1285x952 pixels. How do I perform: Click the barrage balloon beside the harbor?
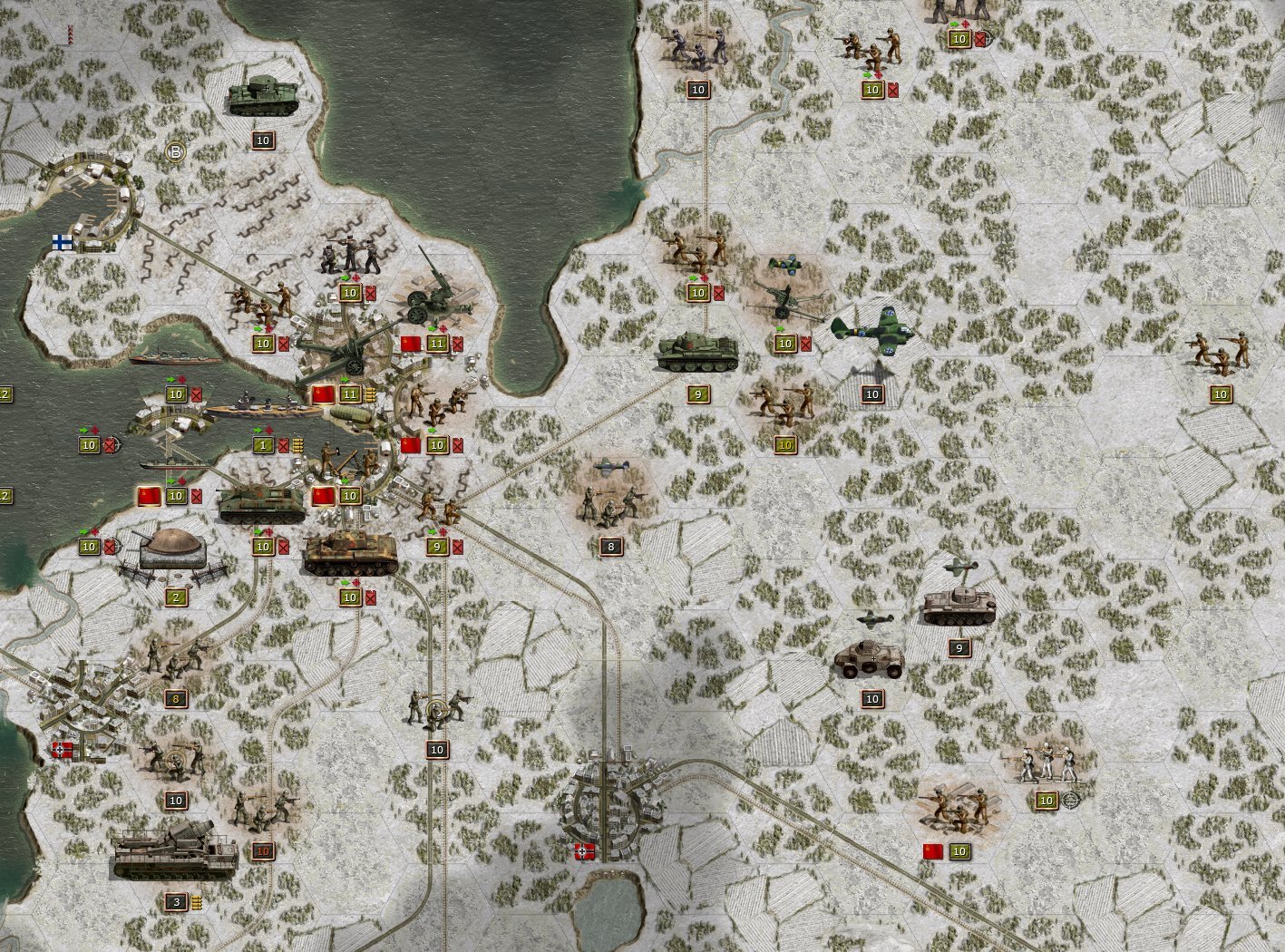352,413
